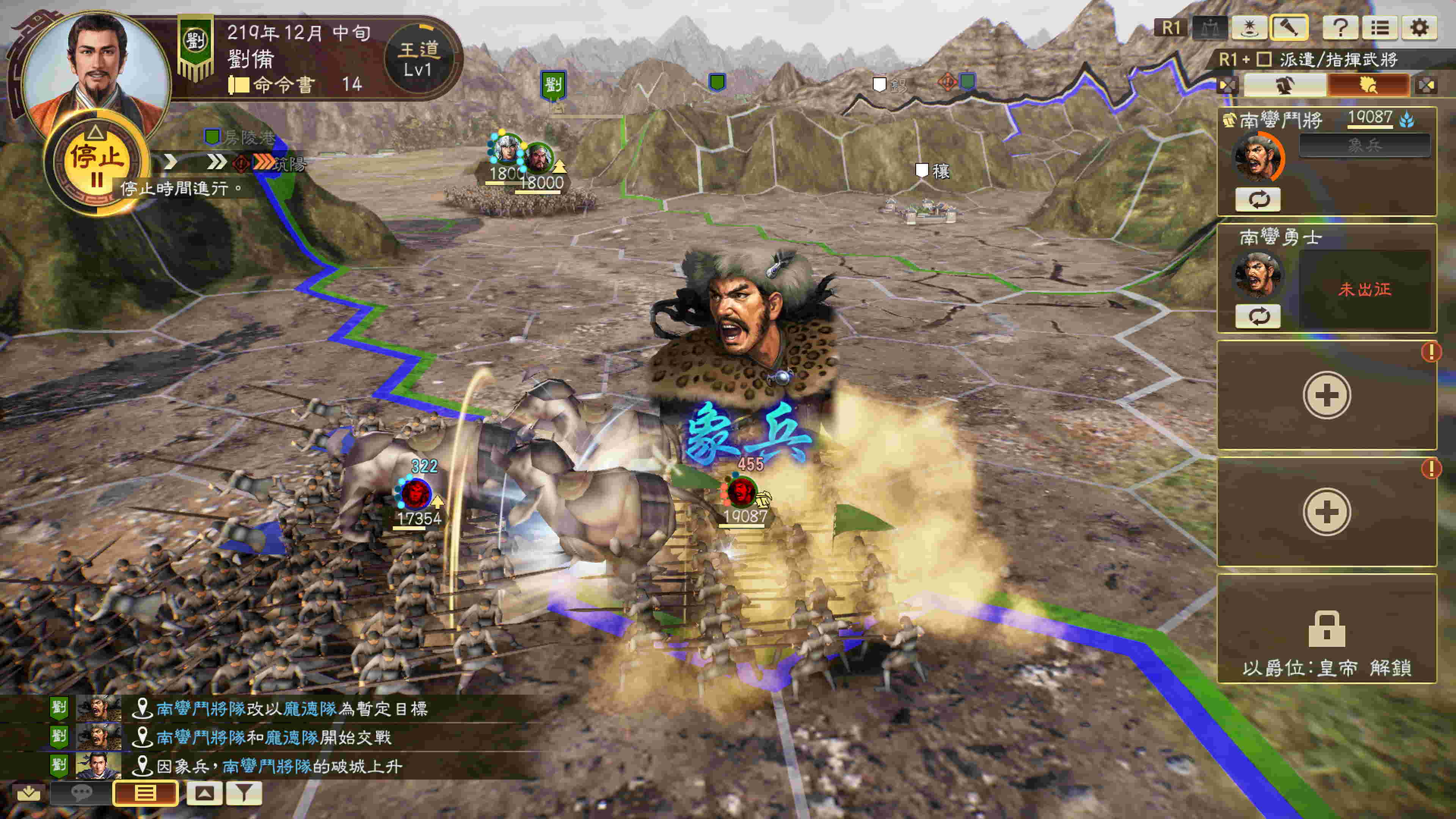Image resolution: width=1456 pixels, height=819 pixels.
Task: Select the highlighted list log tab
Action: pos(145,793)
